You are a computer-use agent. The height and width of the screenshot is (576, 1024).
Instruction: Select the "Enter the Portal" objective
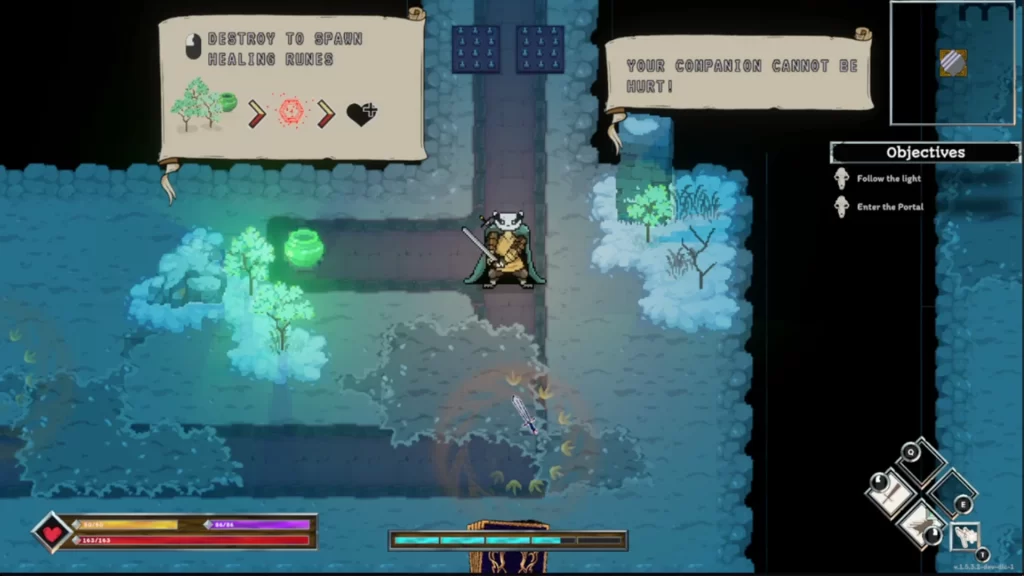(x=890, y=207)
